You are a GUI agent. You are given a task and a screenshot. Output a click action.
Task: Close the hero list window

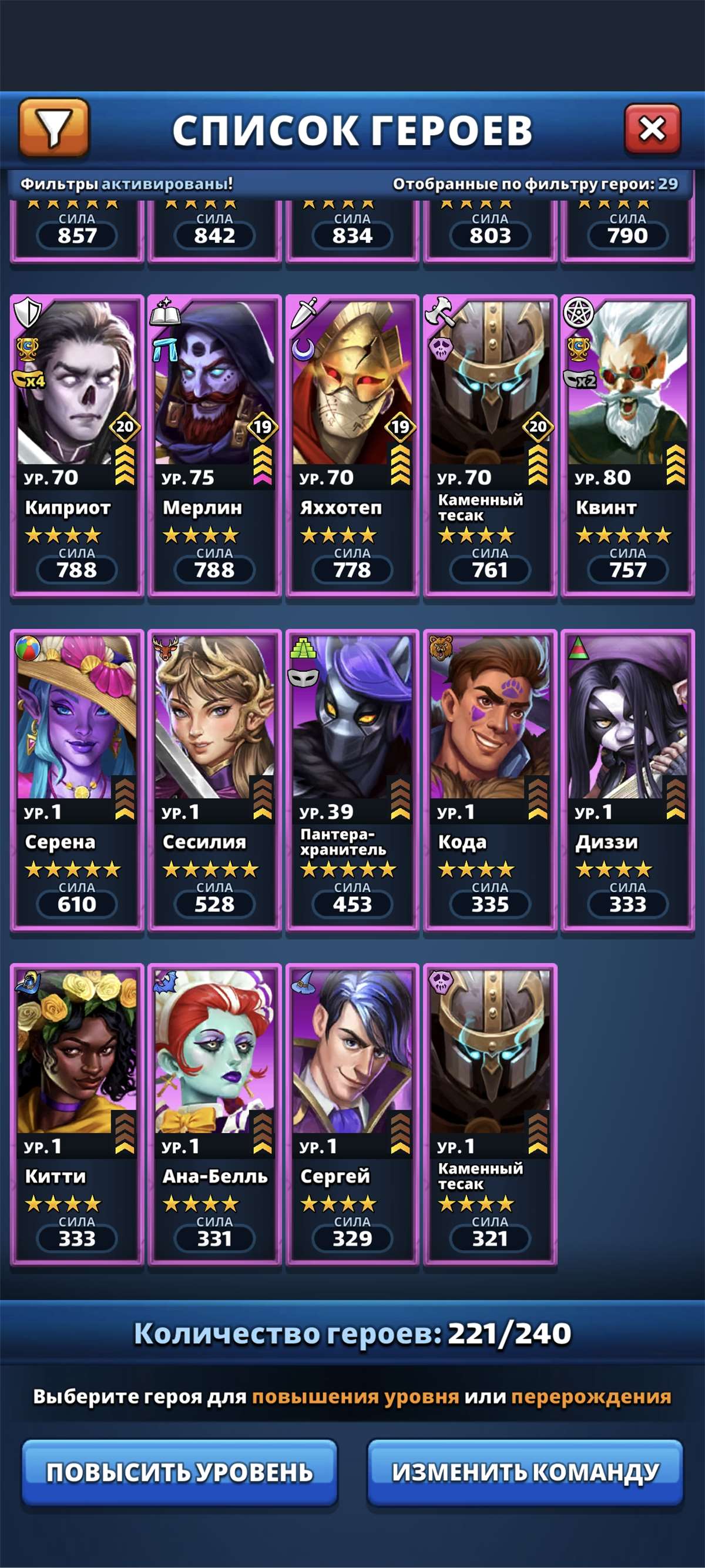point(652,129)
